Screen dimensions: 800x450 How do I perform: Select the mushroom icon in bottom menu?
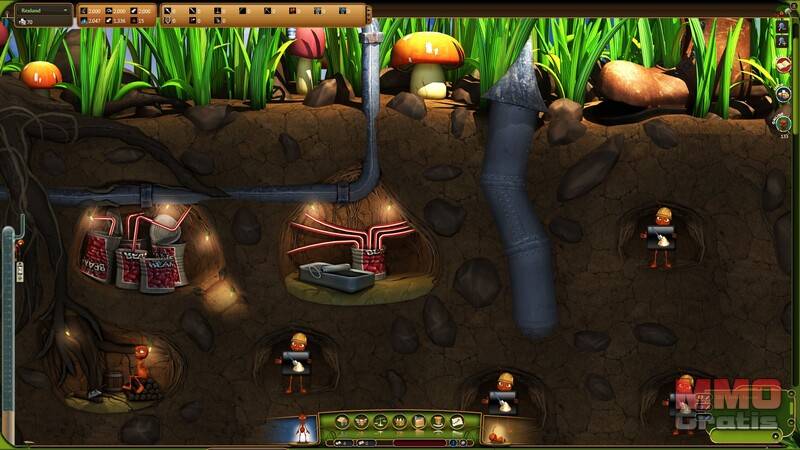343,422
